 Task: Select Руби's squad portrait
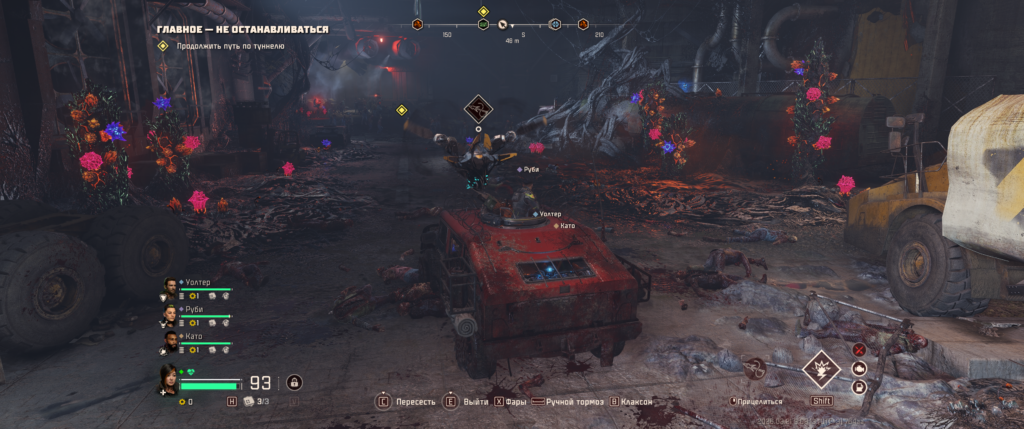[x=169, y=316]
